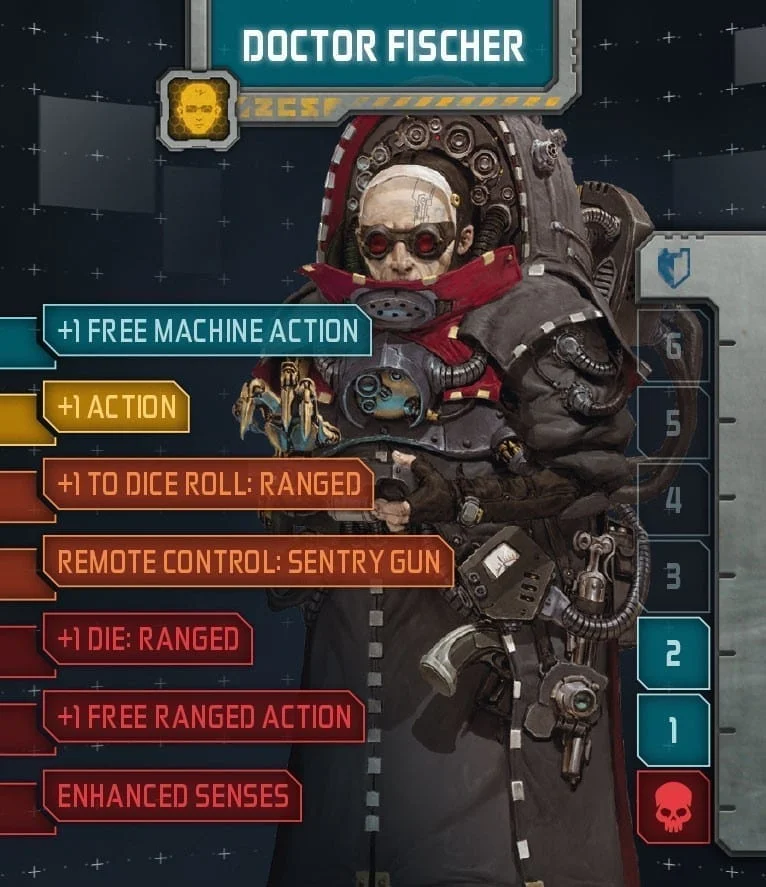Image resolution: width=766 pixels, height=887 pixels.
Task: Select armor track slot 6
Action: click(x=673, y=346)
